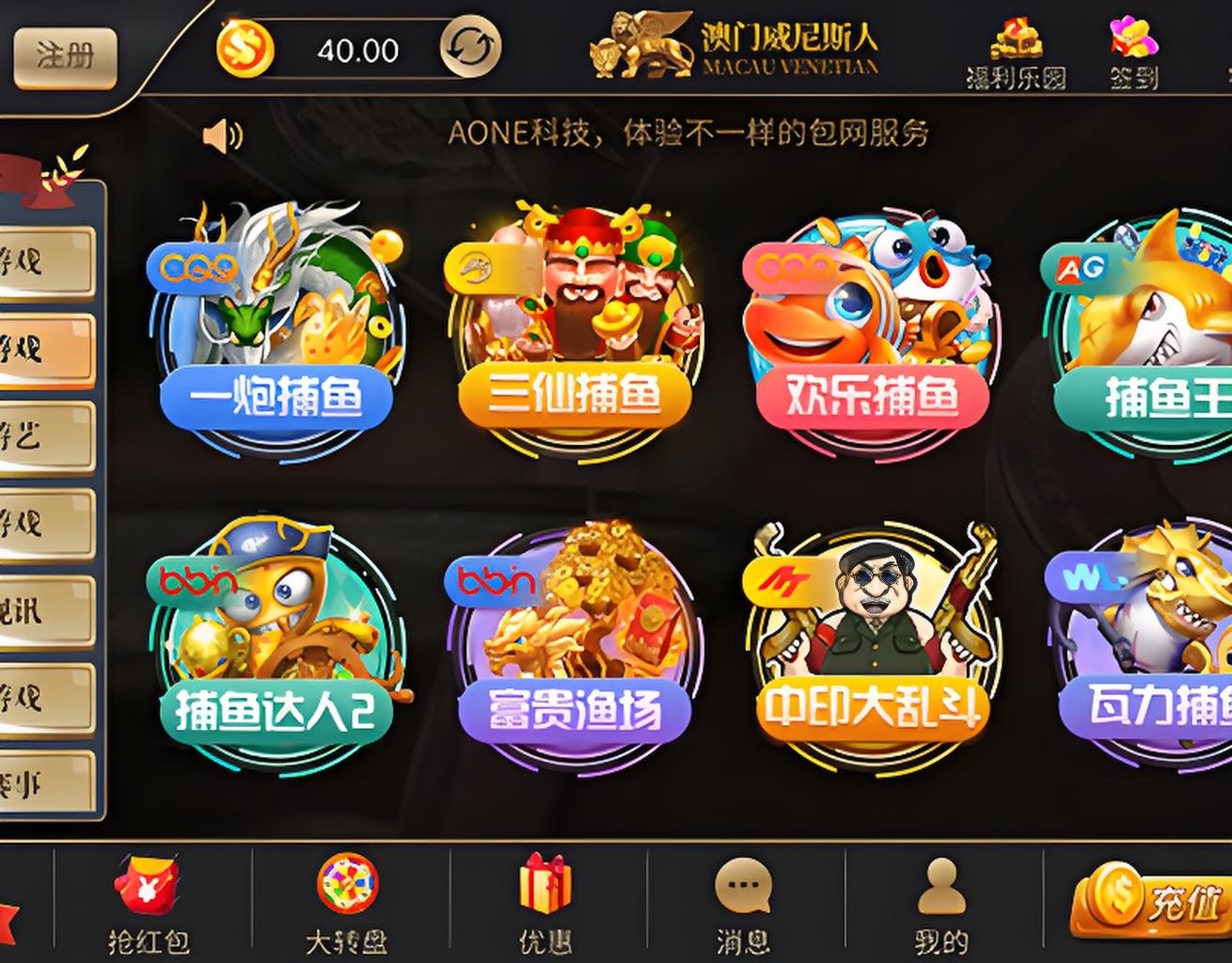Image resolution: width=1232 pixels, height=963 pixels.
Task: Launch the 富贵渔场 BBIN game
Action: (574, 639)
